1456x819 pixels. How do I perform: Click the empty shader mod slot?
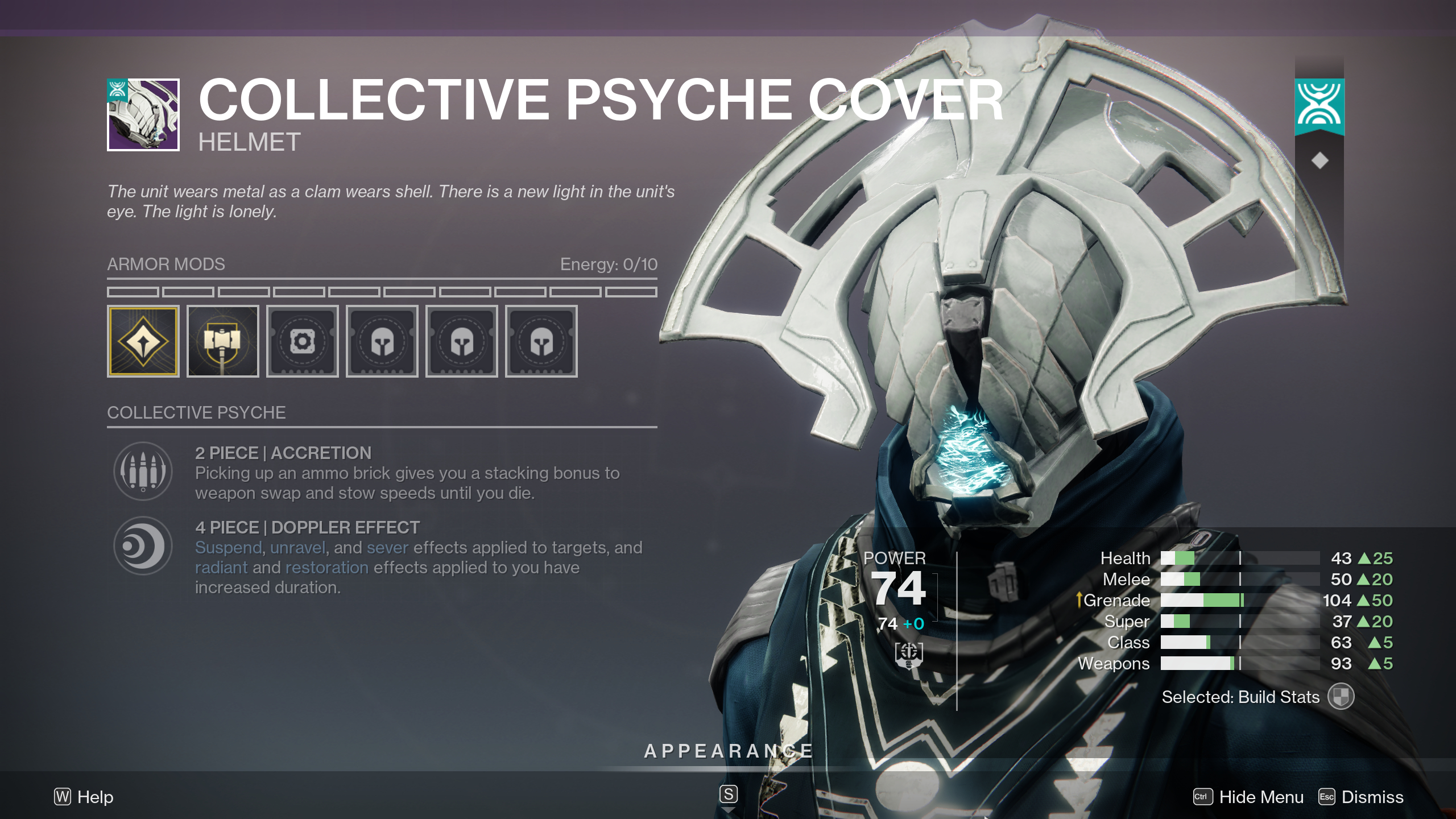303,341
